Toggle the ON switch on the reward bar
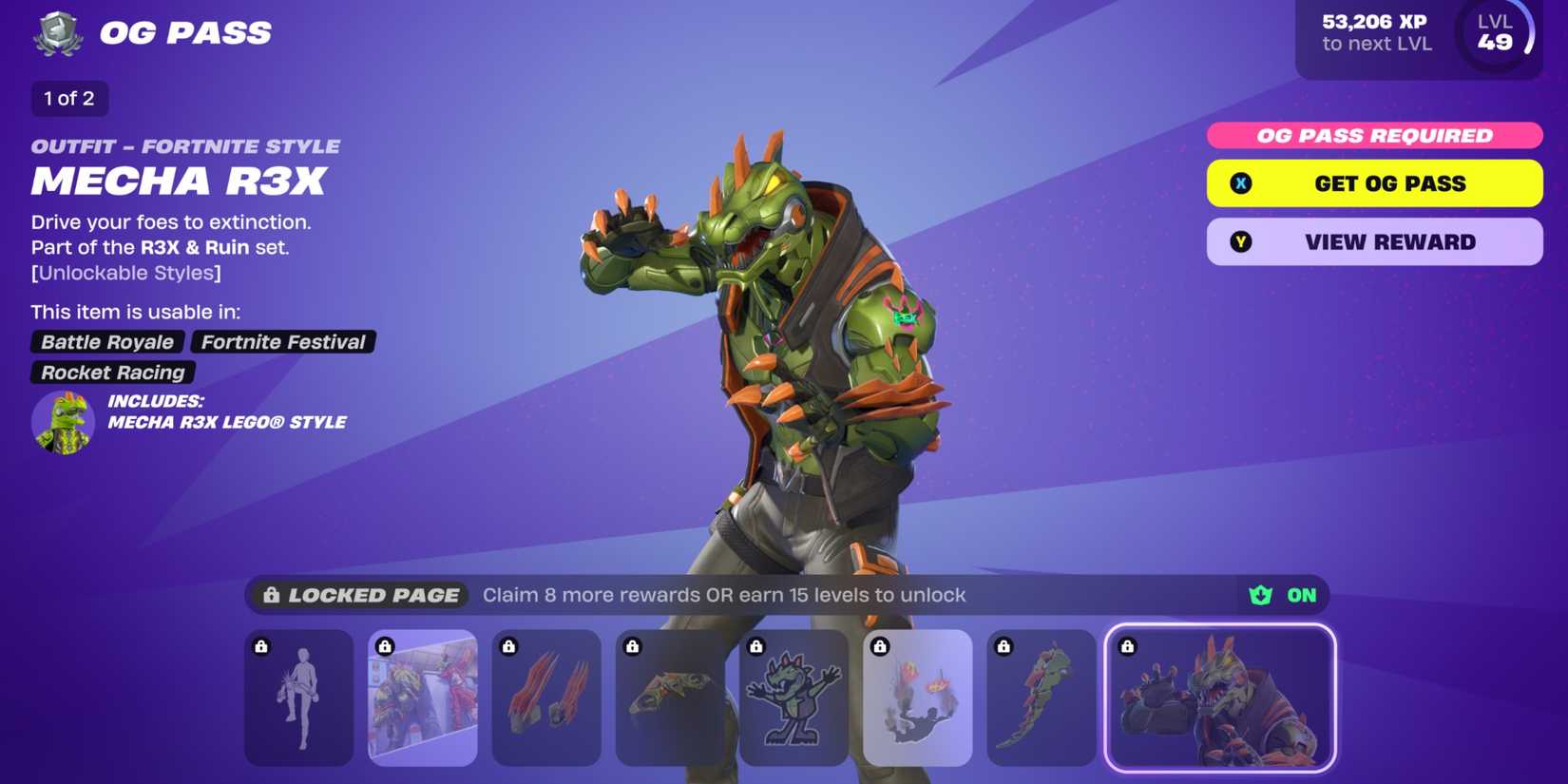The height and width of the screenshot is (784, 1568). tap(1302, 595)
